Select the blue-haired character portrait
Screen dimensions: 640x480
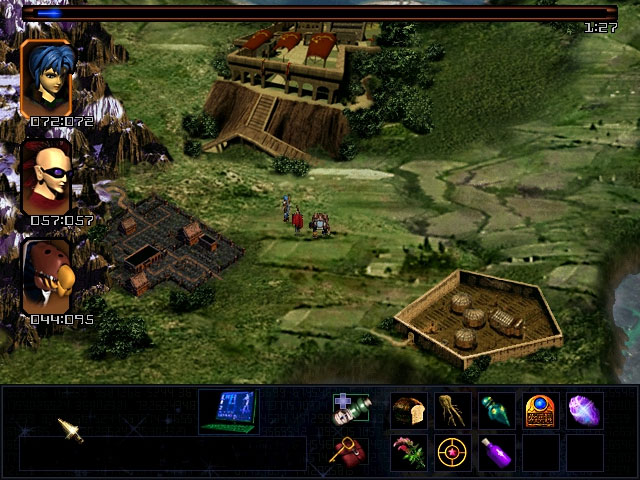(46, 78)
